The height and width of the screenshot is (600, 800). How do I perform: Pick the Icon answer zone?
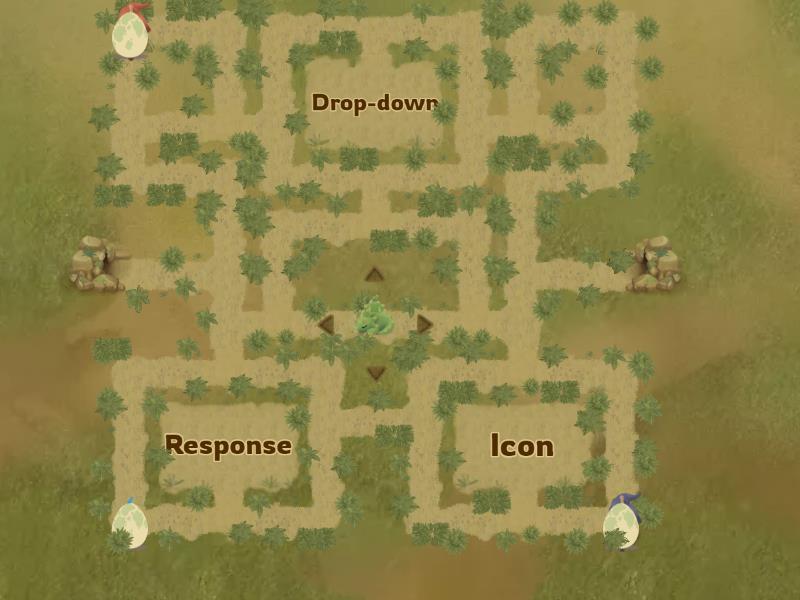coord(522,446)
